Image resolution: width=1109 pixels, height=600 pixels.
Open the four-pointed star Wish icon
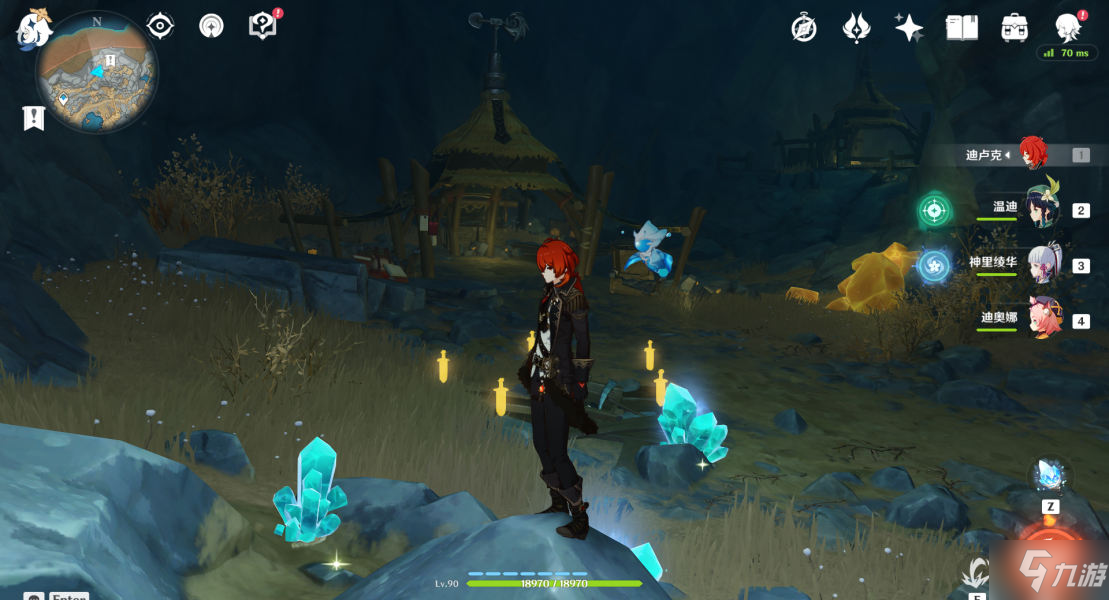[x=909, y=28]
